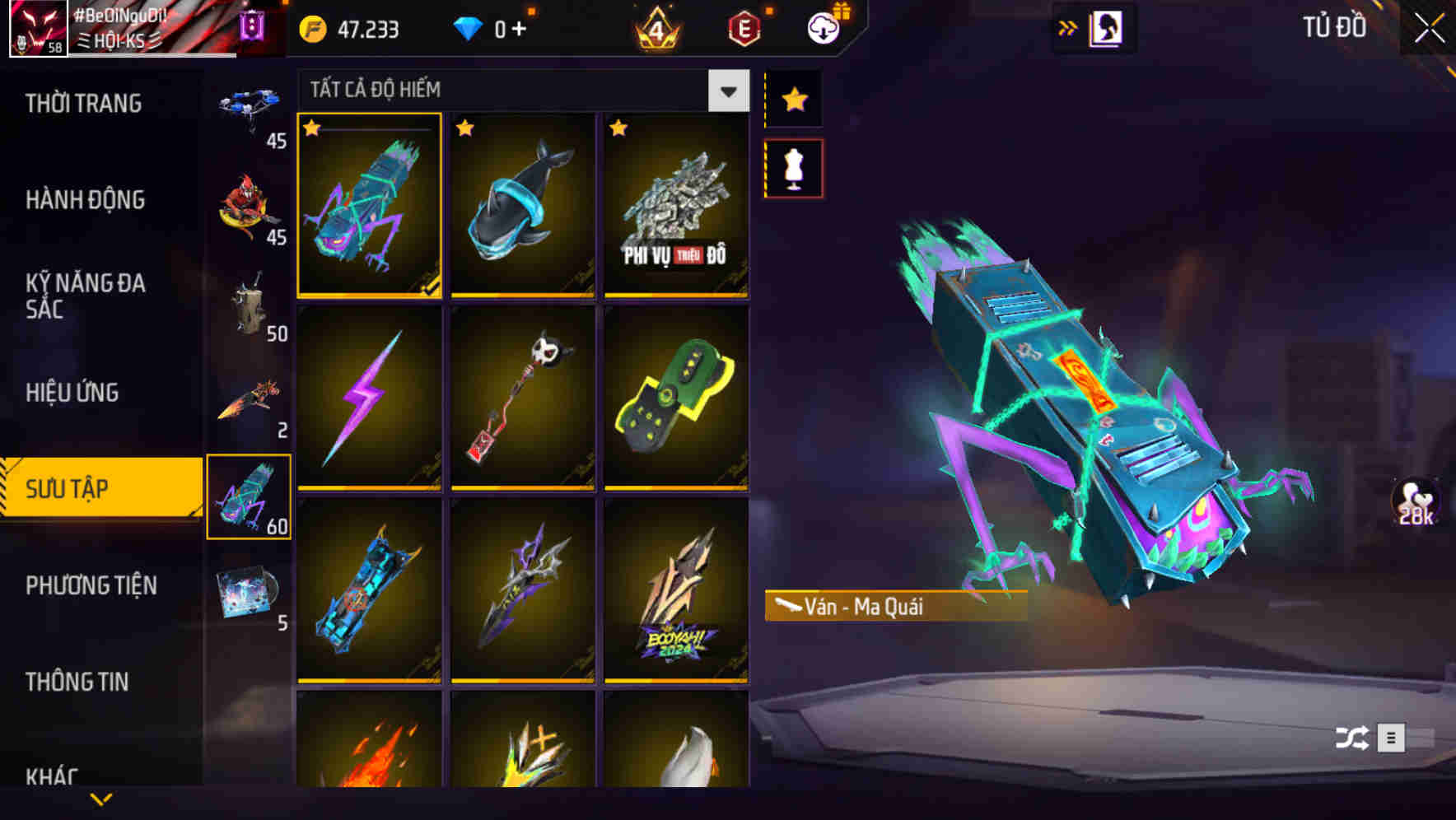Select the surfboard category icon with count 60
Screen dimensions: 1456x820
coord(250,494)
